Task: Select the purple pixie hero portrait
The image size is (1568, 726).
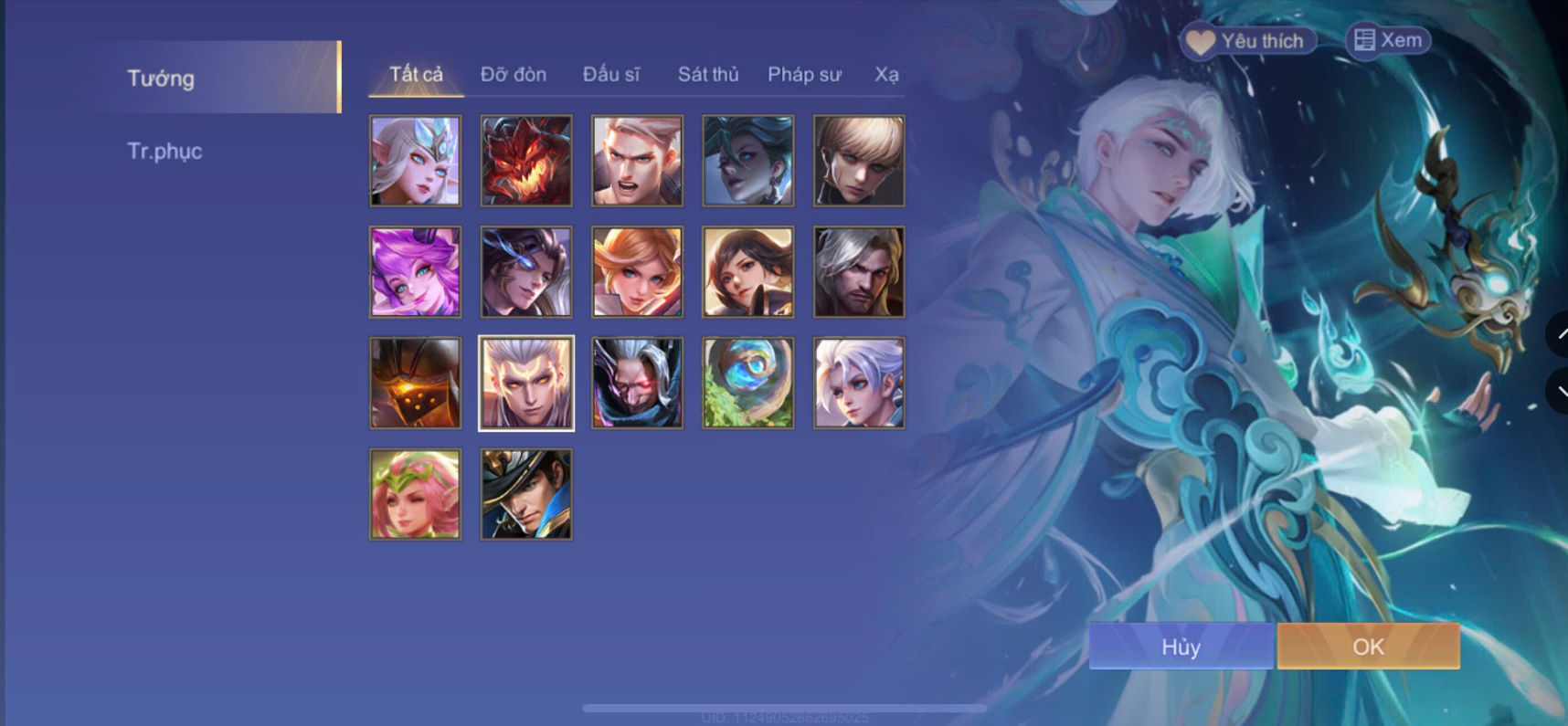Action: click(415, 271)
